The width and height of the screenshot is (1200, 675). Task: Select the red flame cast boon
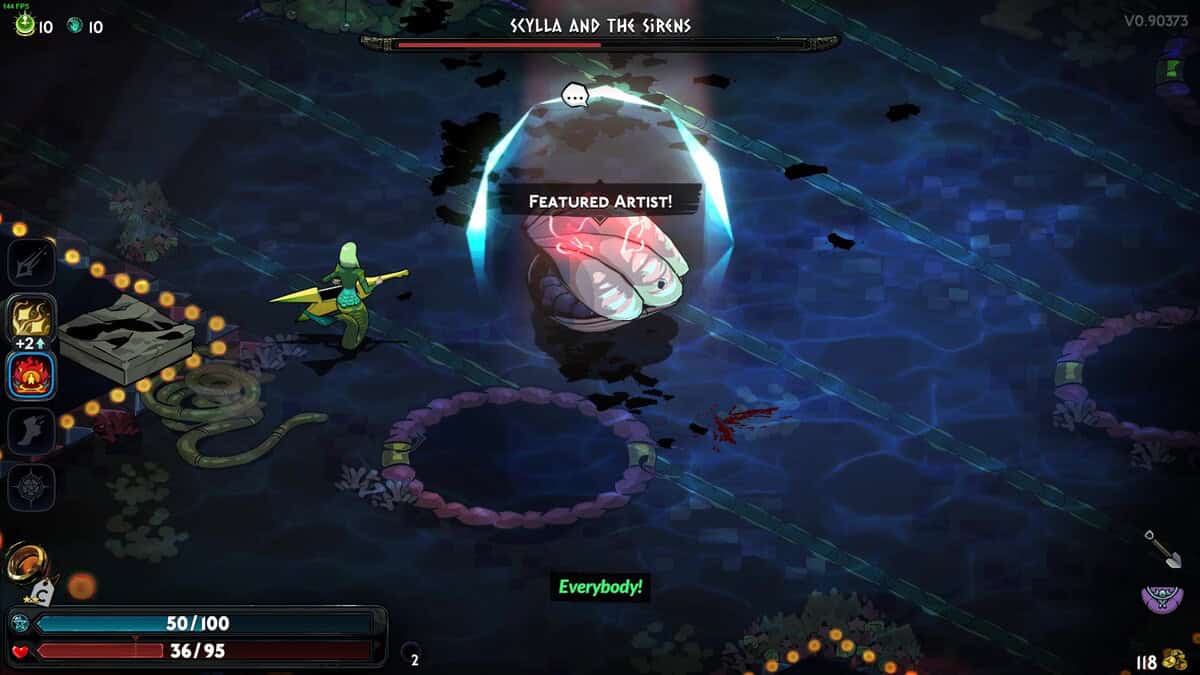pyautogui.click(x=29, y=374)
